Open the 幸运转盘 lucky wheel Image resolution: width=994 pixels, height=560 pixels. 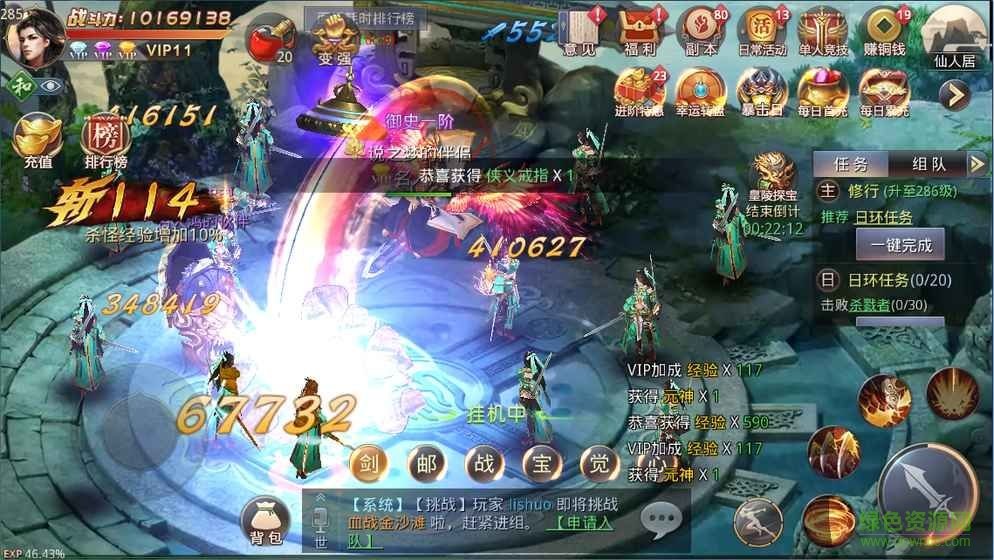tap(699, 94)
